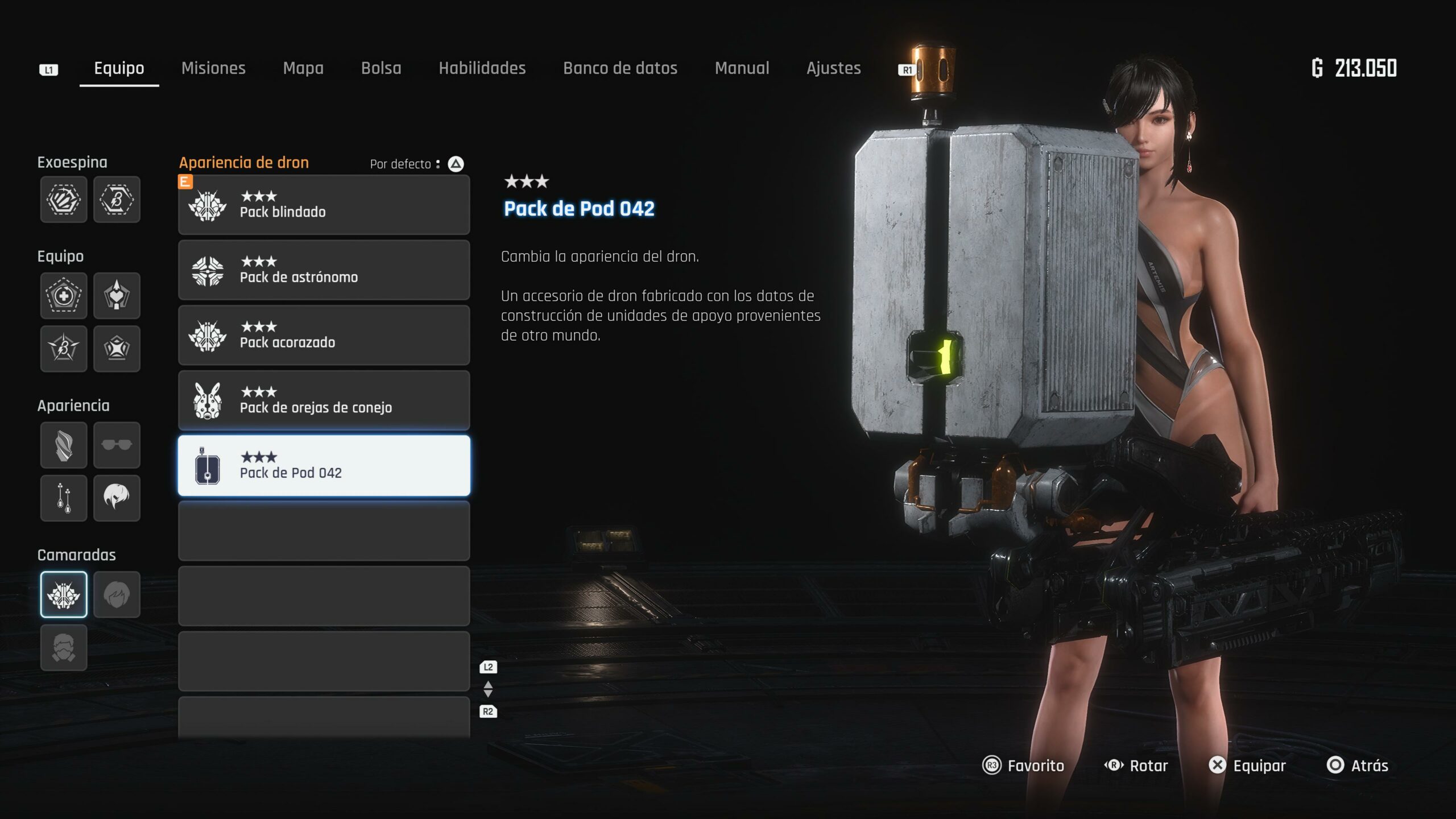Open the Mapa tab
This screenshot has height=819, width=1456.
[x=303, y=68]
